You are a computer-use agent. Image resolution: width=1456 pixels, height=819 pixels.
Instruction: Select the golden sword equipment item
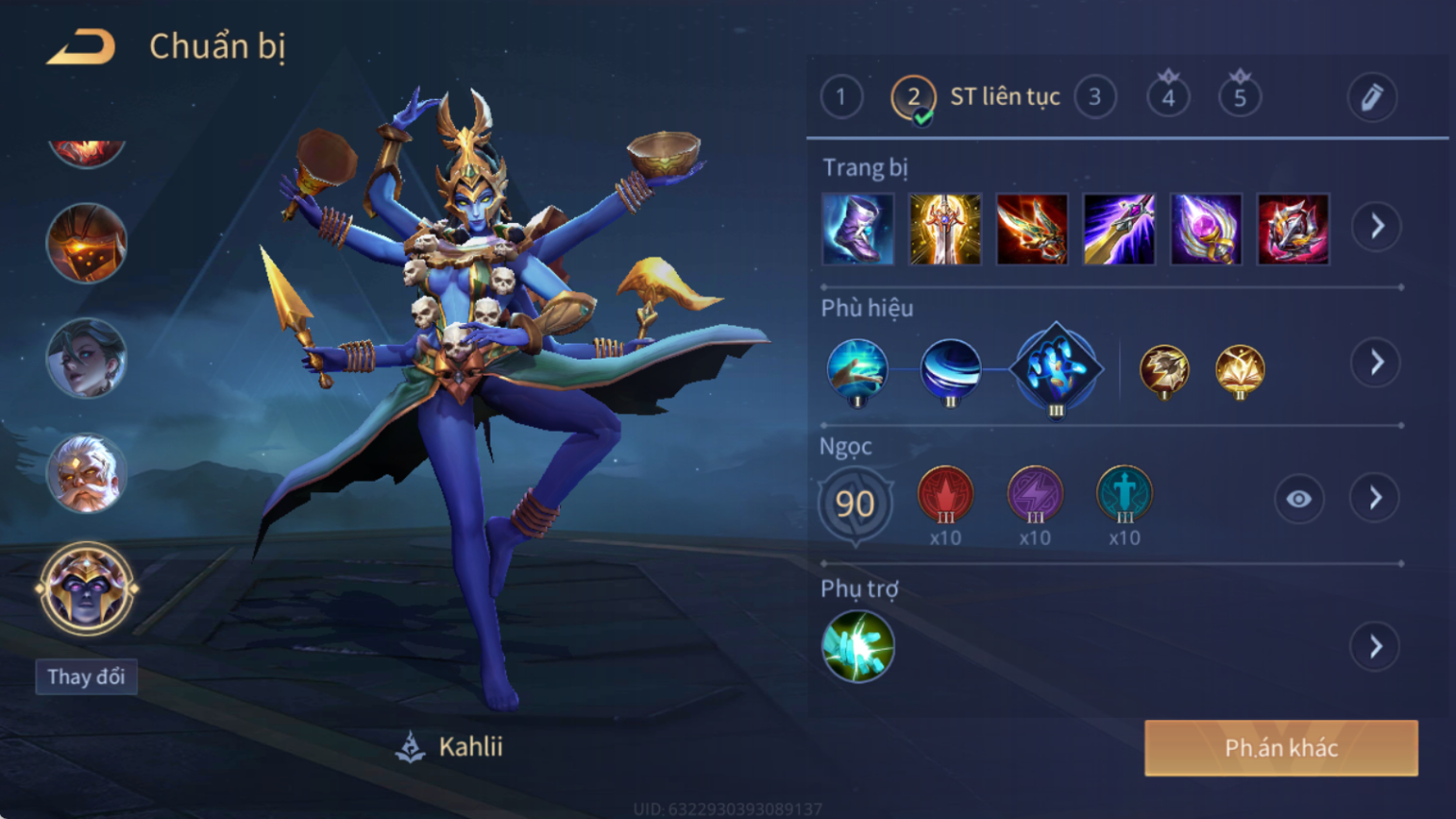coord(944,229)
